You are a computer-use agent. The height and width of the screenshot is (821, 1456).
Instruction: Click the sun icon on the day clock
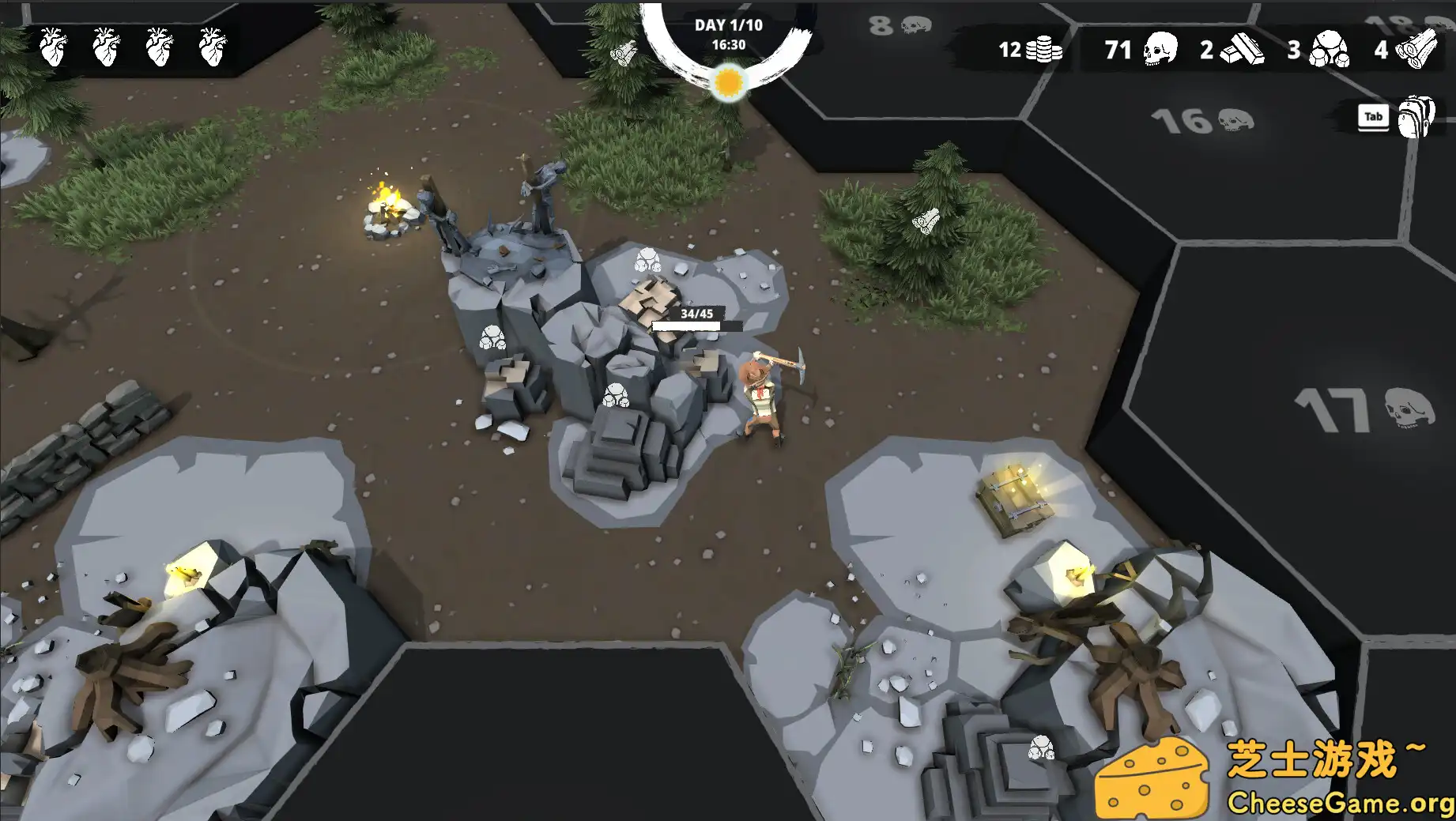coord(729,82)
